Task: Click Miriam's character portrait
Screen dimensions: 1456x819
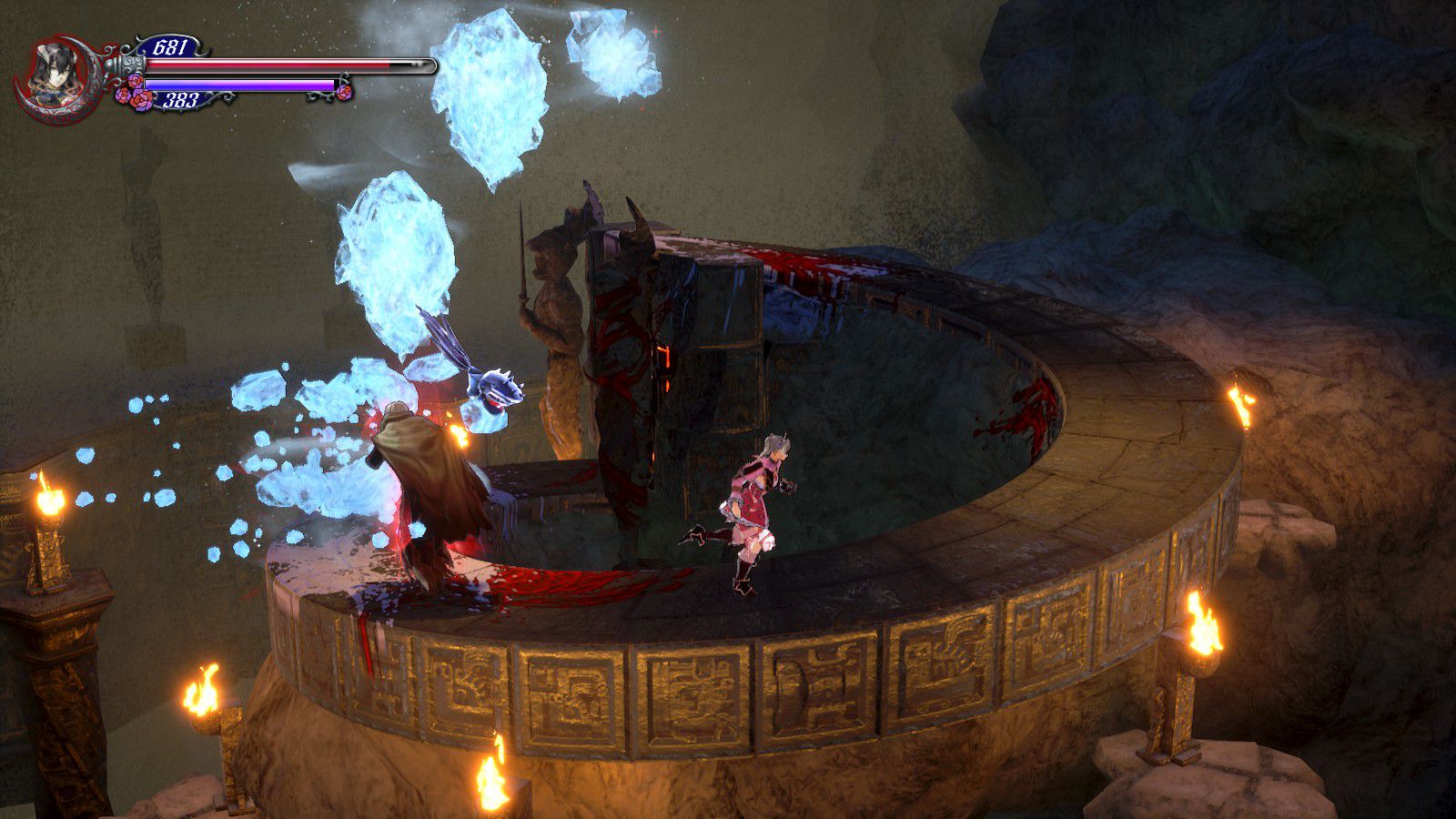Action: click(x=52, y=75)
